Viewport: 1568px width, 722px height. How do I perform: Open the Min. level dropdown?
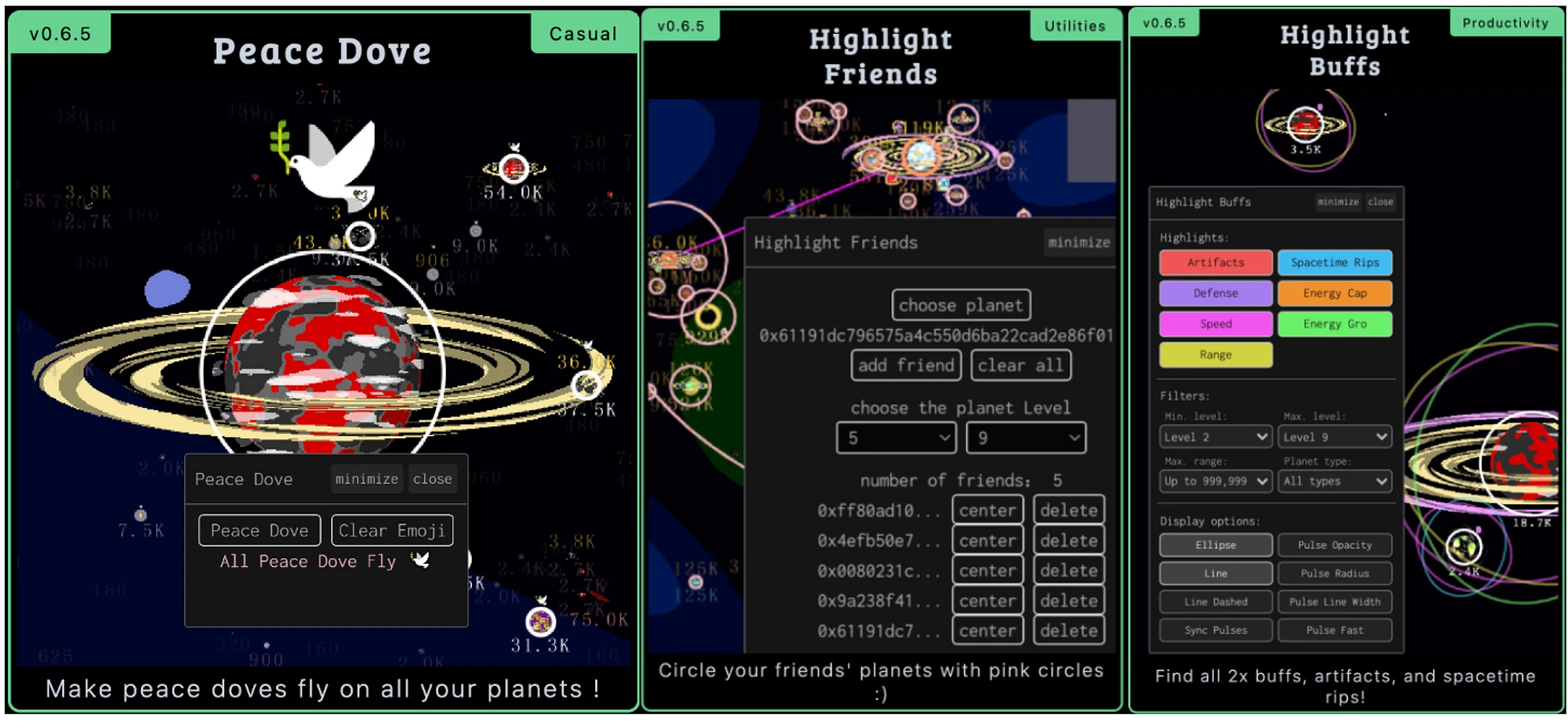[x=1215, y=437]
